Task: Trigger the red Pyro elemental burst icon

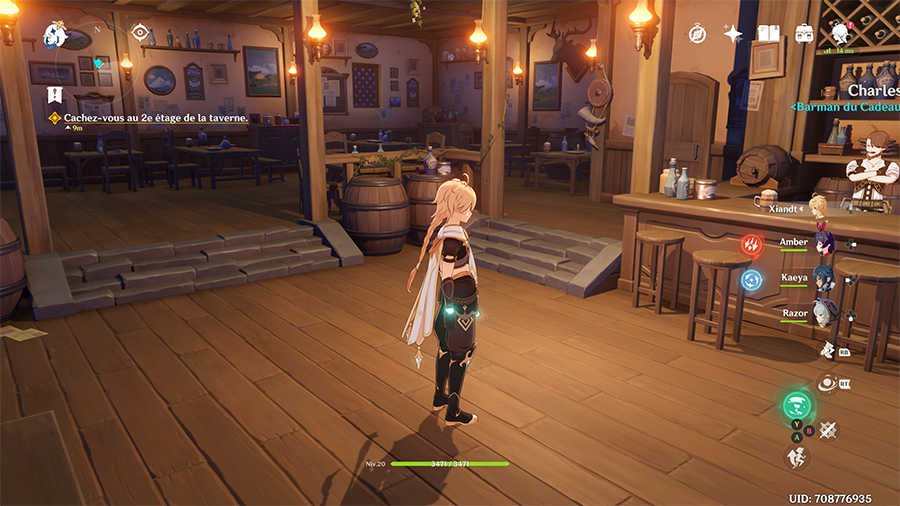Action: 751,244
